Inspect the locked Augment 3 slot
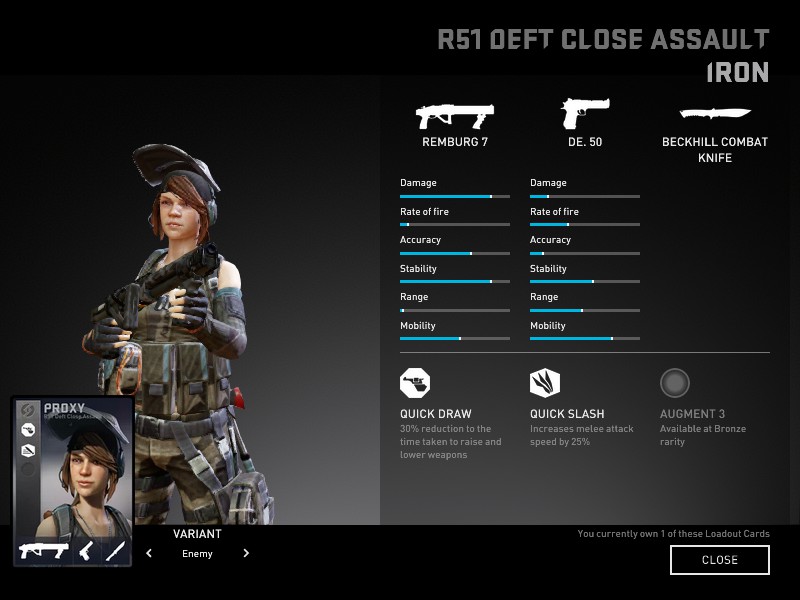800x600 pixels. [x=675, y=383]
